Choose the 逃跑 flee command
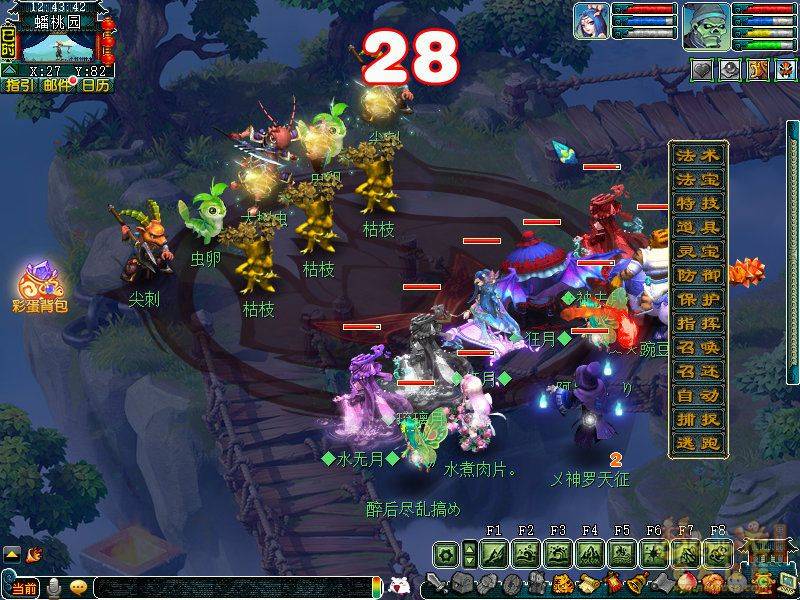 tap(697, 443)
